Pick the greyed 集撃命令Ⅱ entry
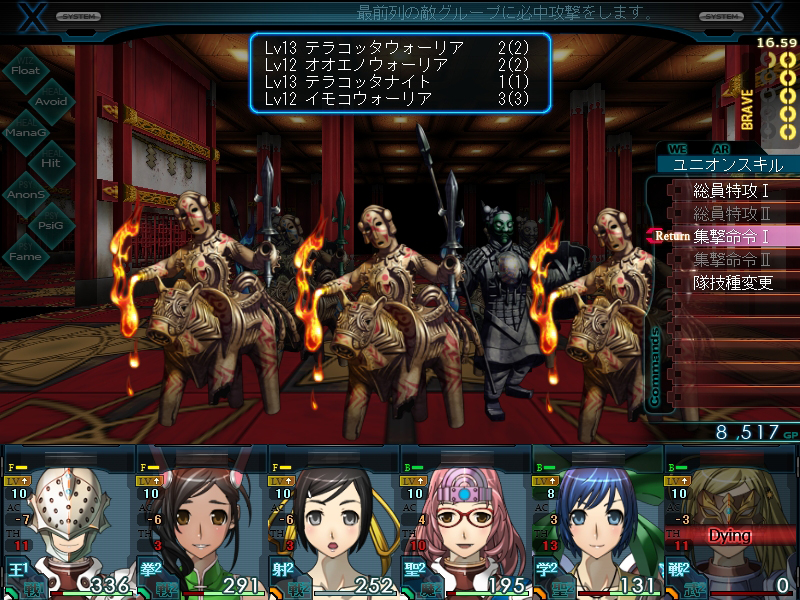This screenshot has width=800, height=600. 730,259
